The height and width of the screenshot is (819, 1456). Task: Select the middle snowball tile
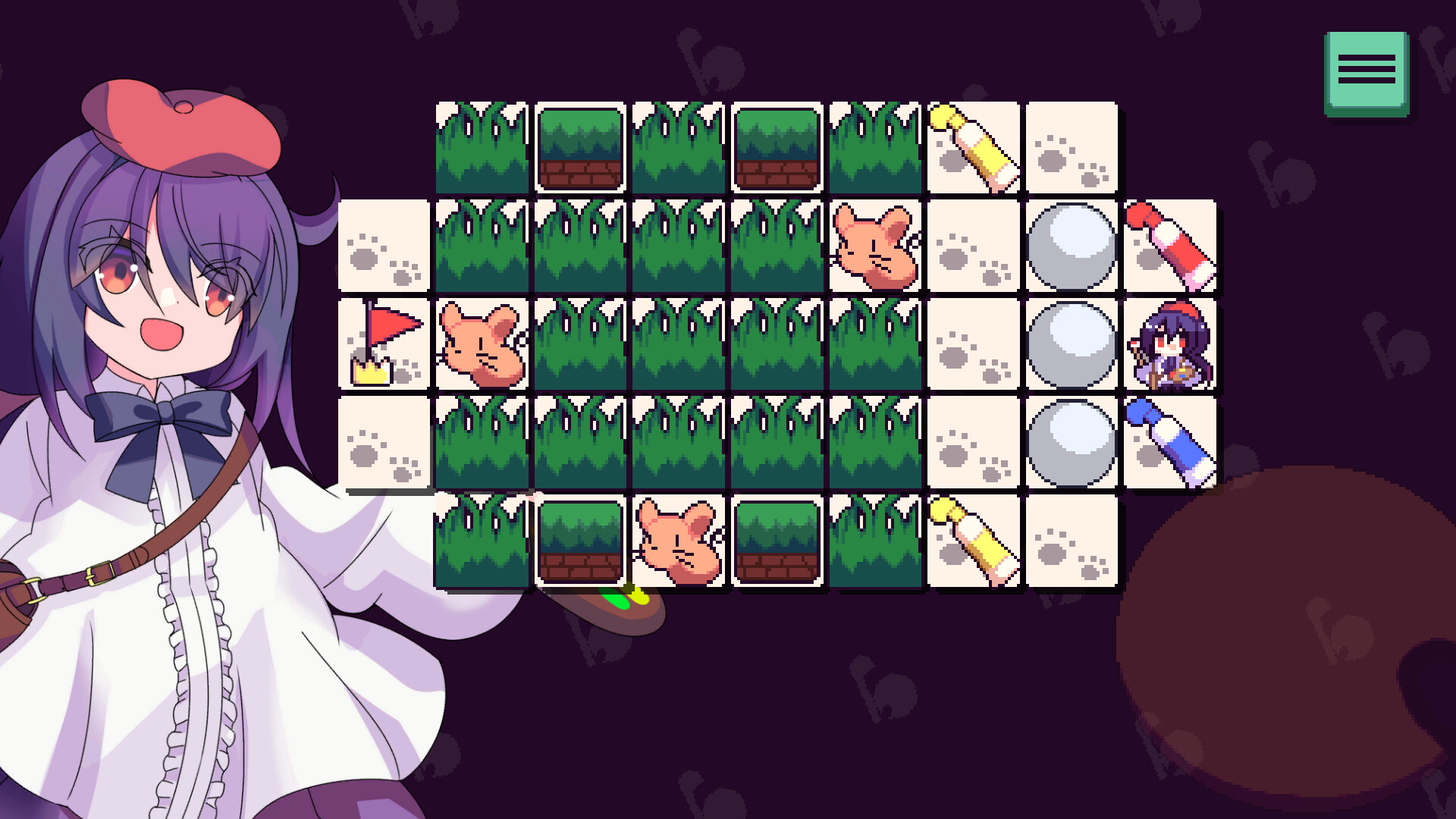(1072, 343)
